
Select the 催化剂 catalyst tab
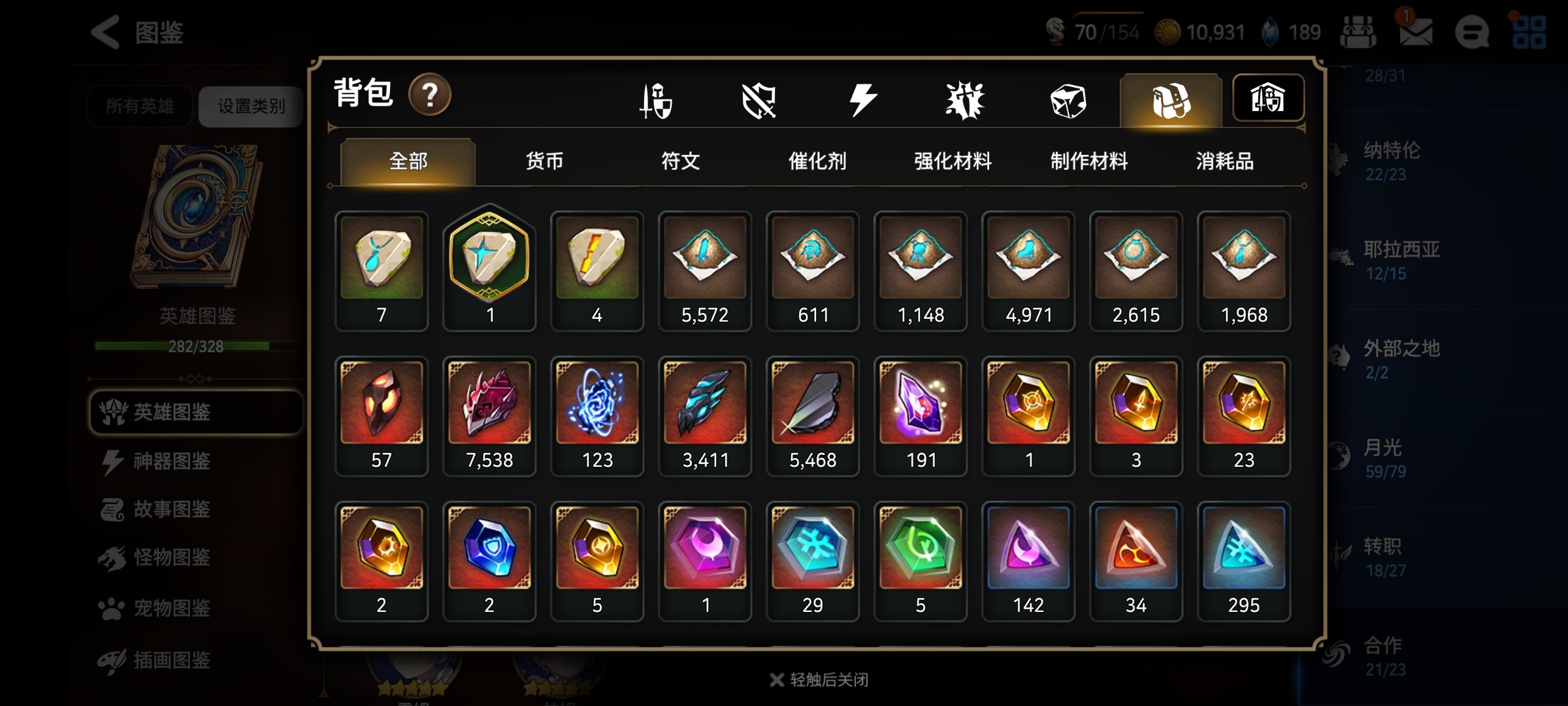[x=817, y=161]
